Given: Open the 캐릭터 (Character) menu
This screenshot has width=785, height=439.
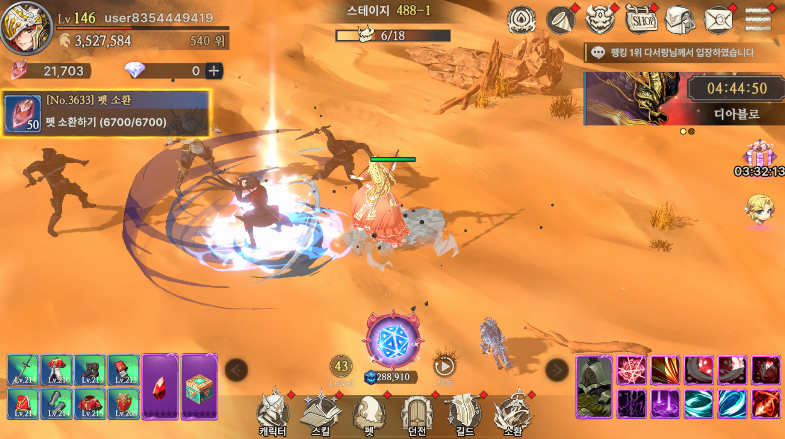Looking at the screenshot, I should pyautogui.click(x=272, y=412).
